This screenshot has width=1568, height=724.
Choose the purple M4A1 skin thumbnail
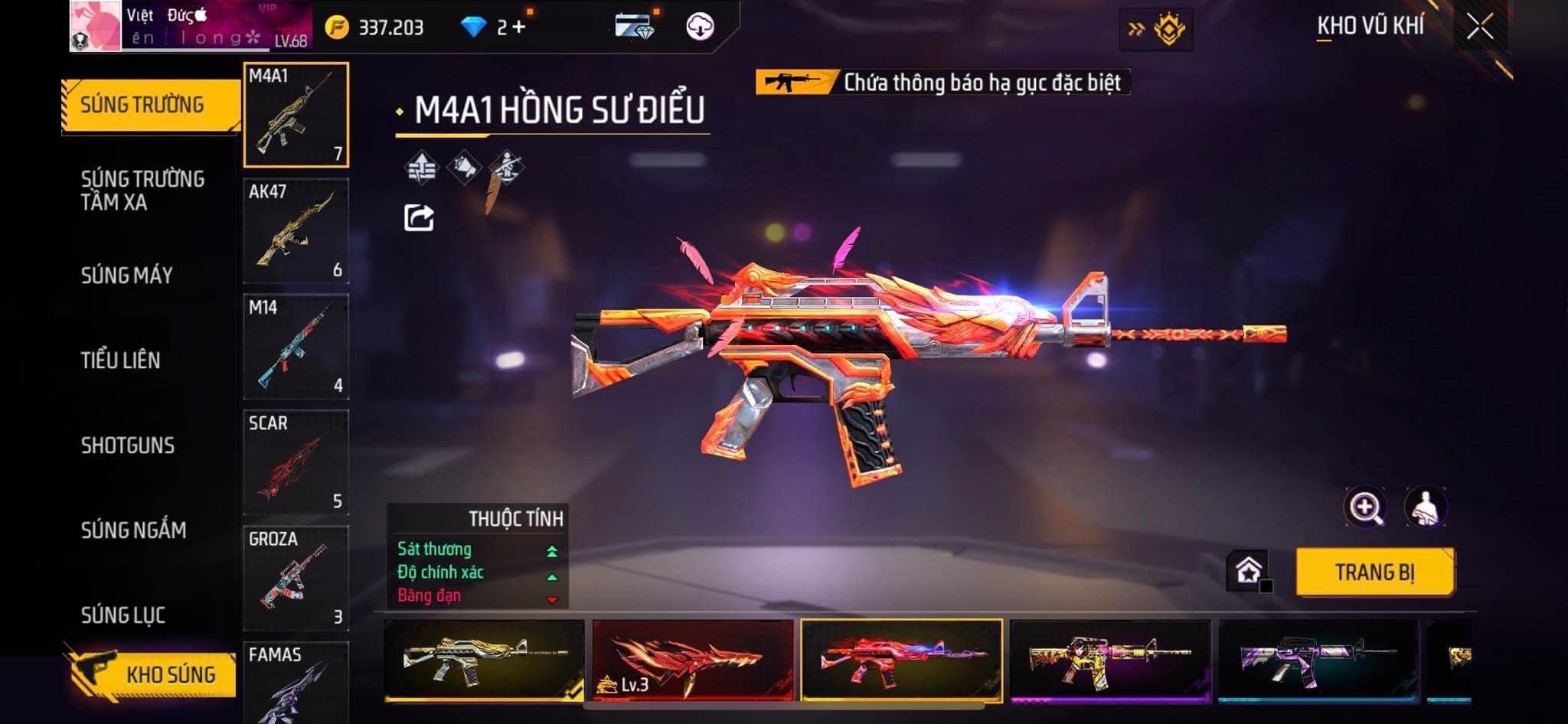coord(1318,660)
